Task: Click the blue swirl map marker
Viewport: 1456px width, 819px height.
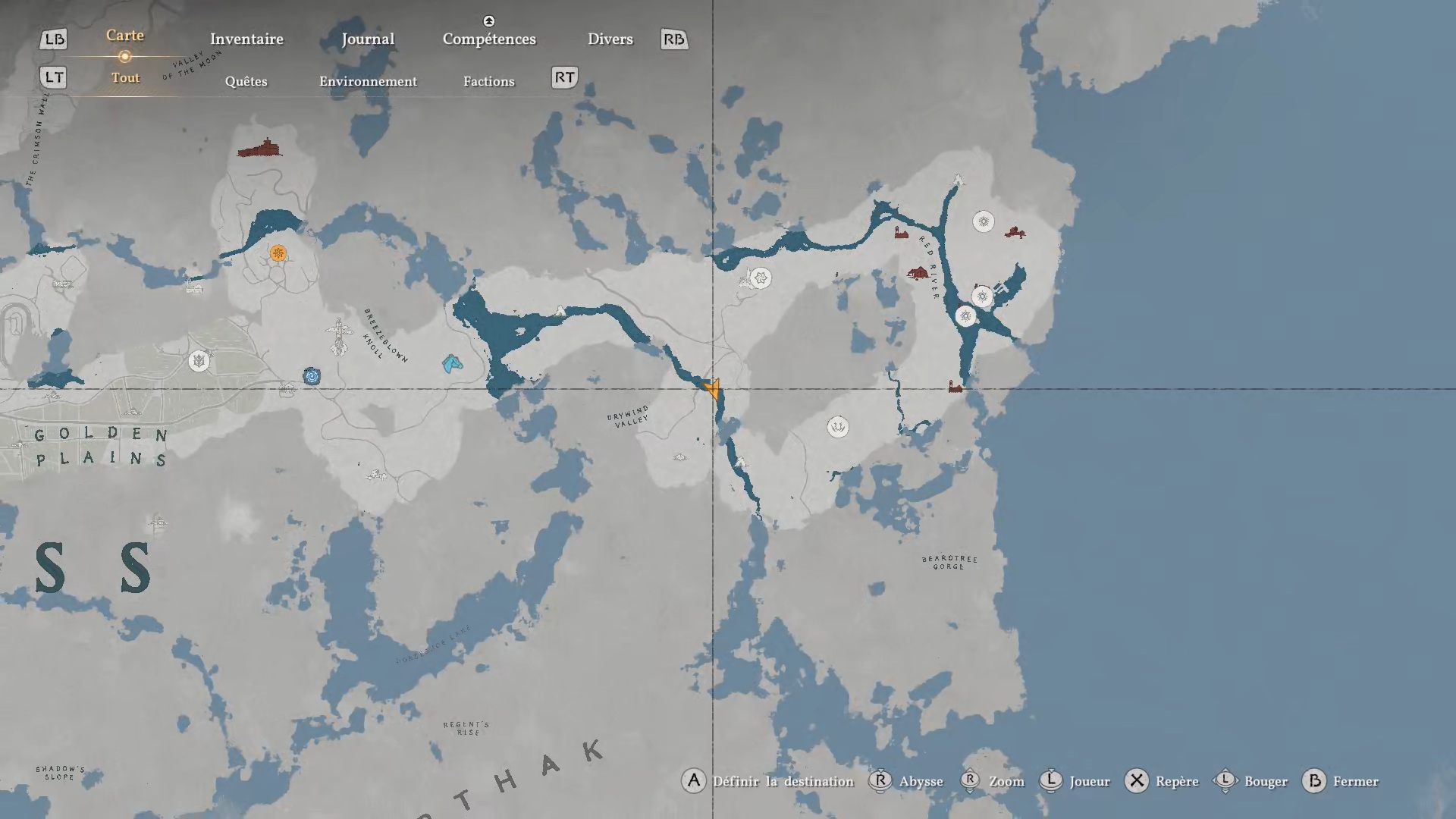Action: [312, 375]
